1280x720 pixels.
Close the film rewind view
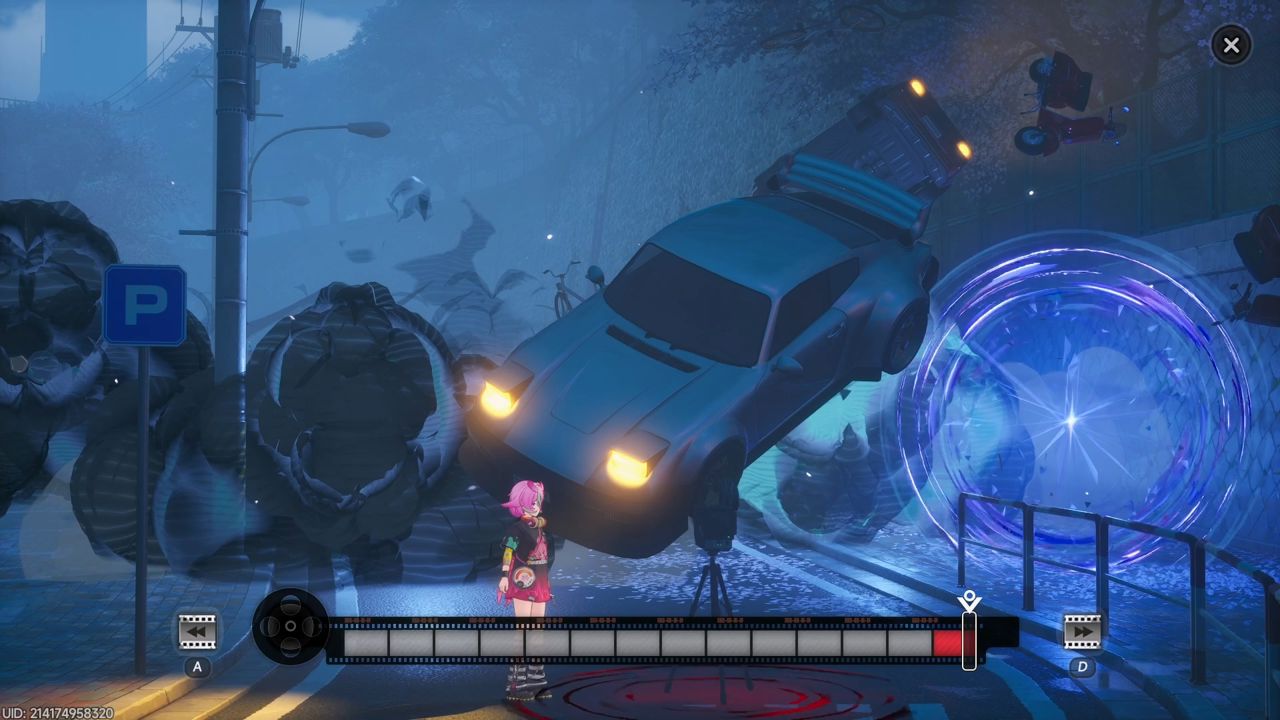[x=1231, y=45]
